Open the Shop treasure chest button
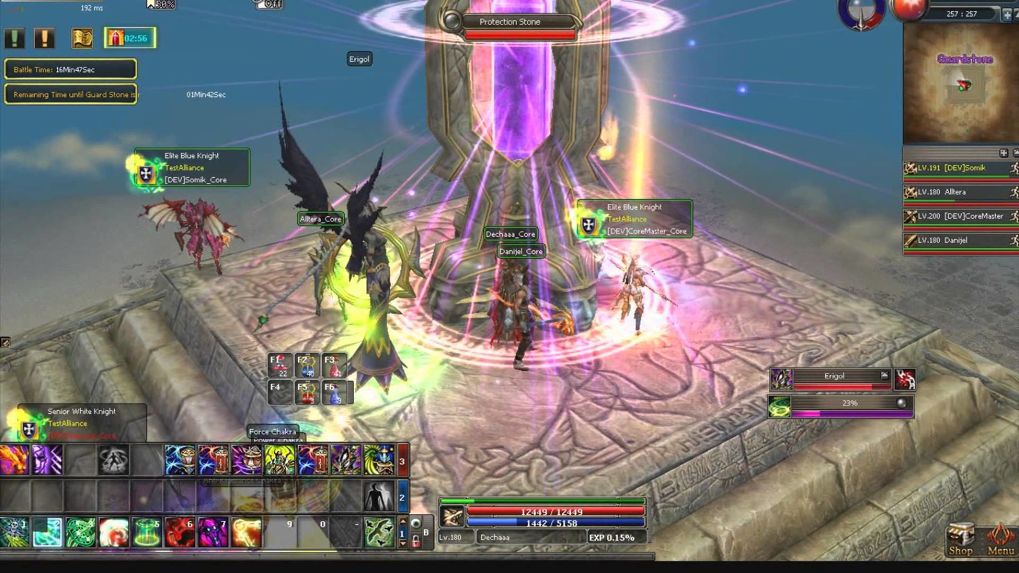Screen dimensions: 1019x573 point(960,536)
